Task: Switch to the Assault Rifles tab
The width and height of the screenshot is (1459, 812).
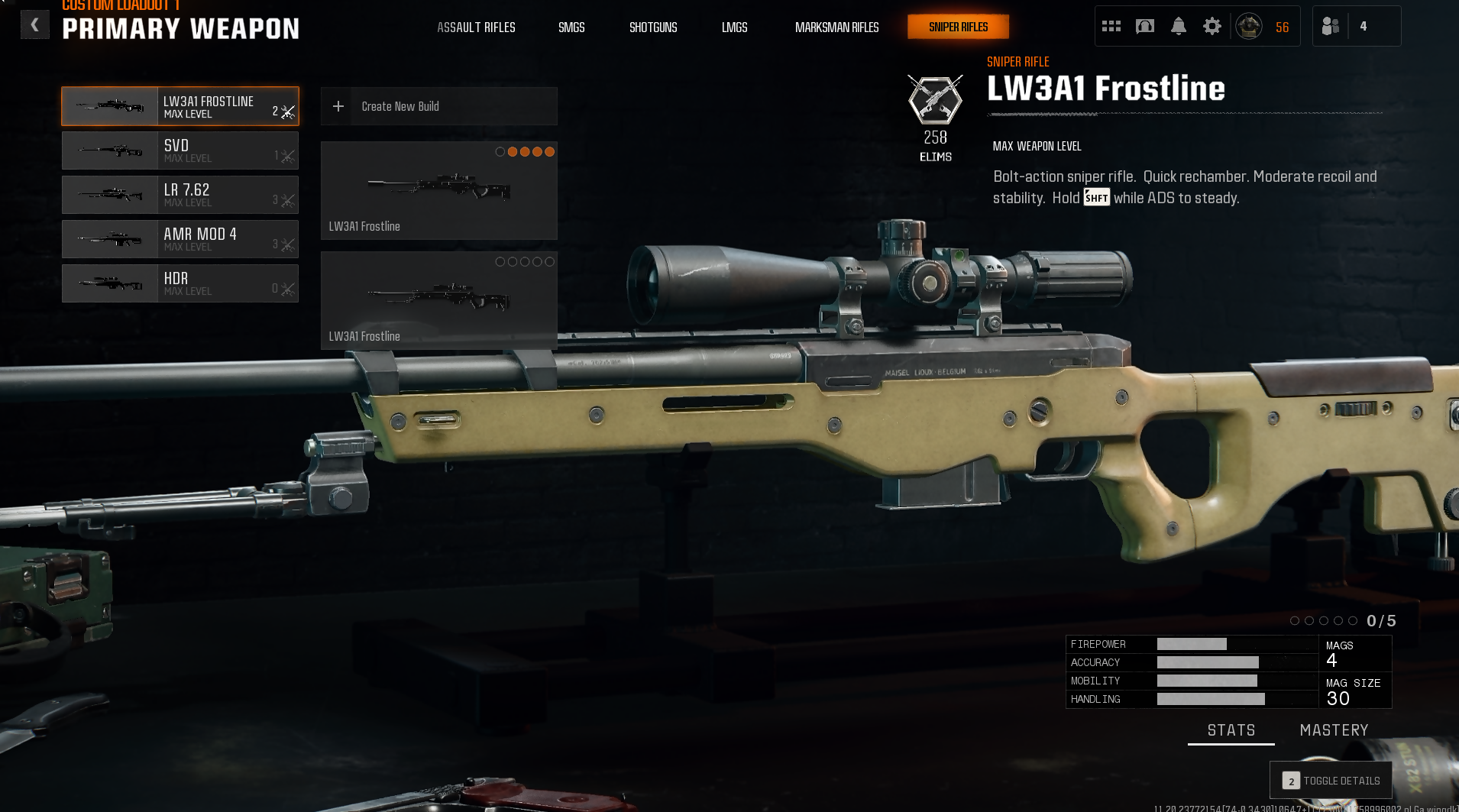Action: point(476,27)
